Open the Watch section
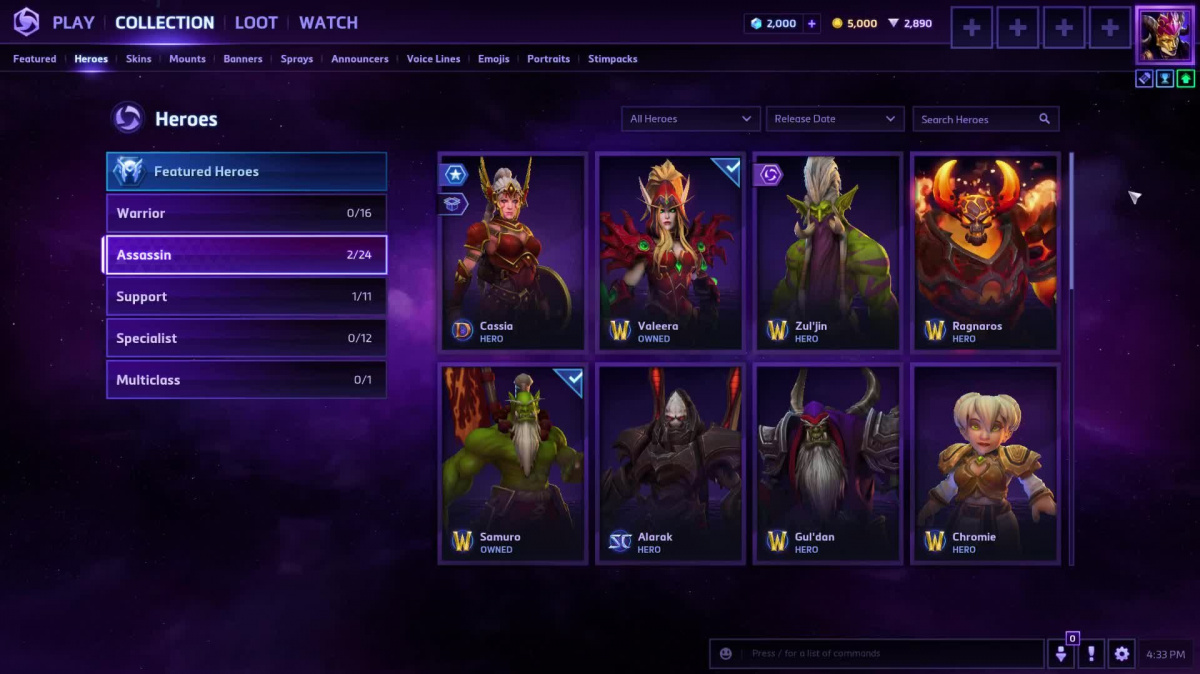This screenshot has width=1200, height=674. click(328, 23)
